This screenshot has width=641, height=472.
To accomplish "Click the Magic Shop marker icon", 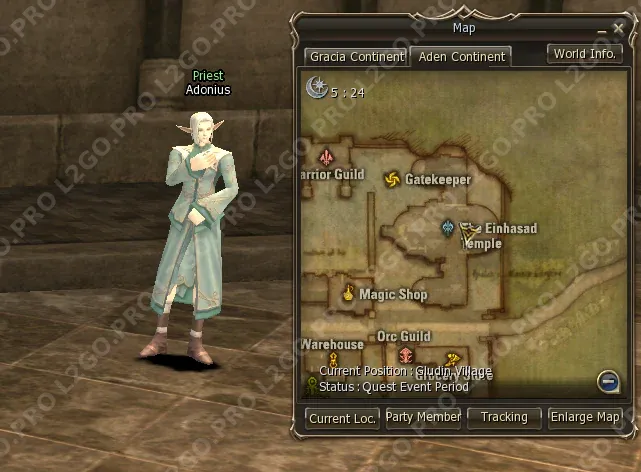I will click(x=348, y=293).
